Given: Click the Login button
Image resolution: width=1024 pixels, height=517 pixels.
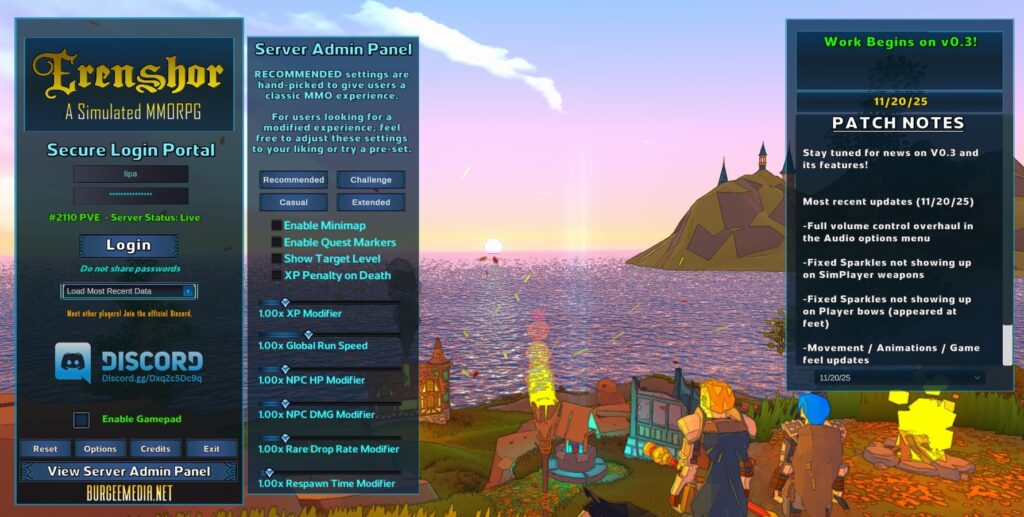Looking at the screenshot, I should pyautogui.click(x=128, y=245).
